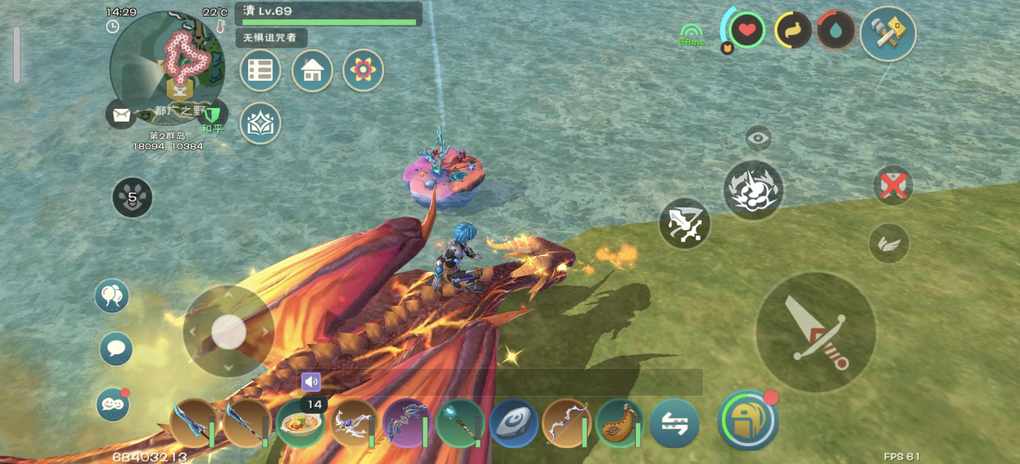Tap the red X dismount button

[x=892, y=186]
